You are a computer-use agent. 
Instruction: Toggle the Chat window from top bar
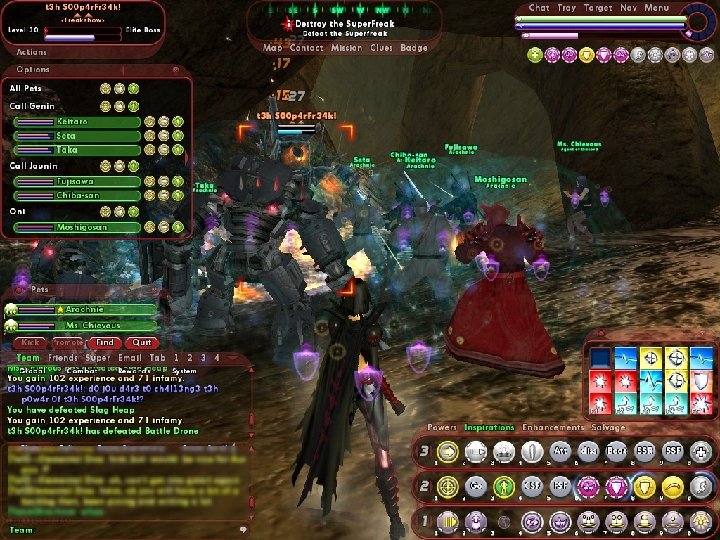(x=540, y=8)
